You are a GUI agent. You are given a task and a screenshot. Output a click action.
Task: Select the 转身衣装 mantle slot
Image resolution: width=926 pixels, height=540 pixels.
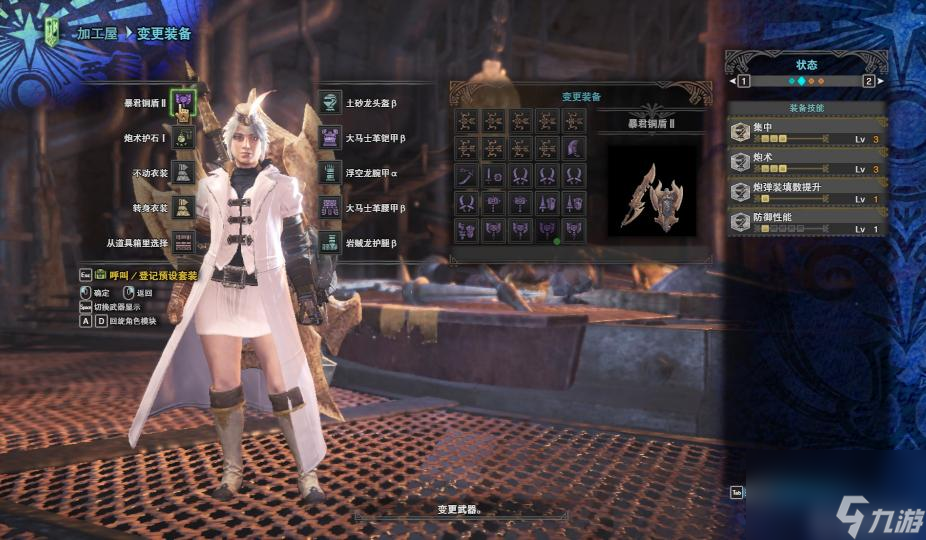(183, 207)
